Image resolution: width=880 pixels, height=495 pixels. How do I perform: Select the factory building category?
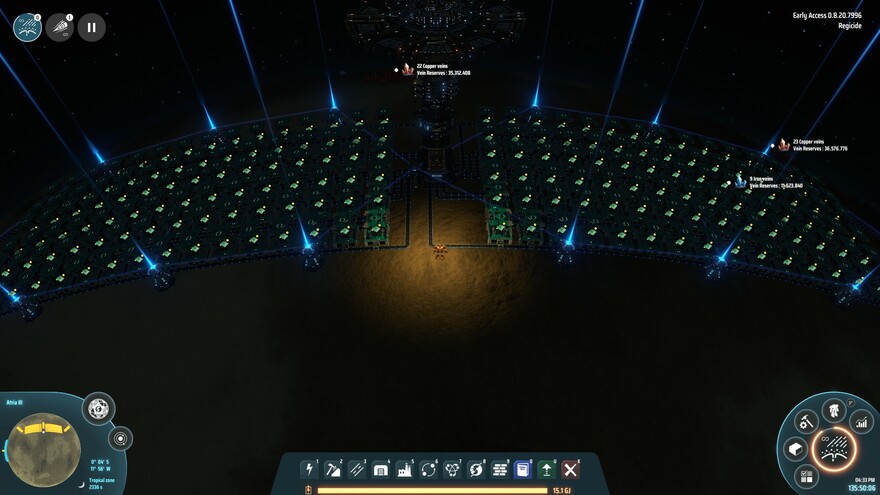pos(405,469)
